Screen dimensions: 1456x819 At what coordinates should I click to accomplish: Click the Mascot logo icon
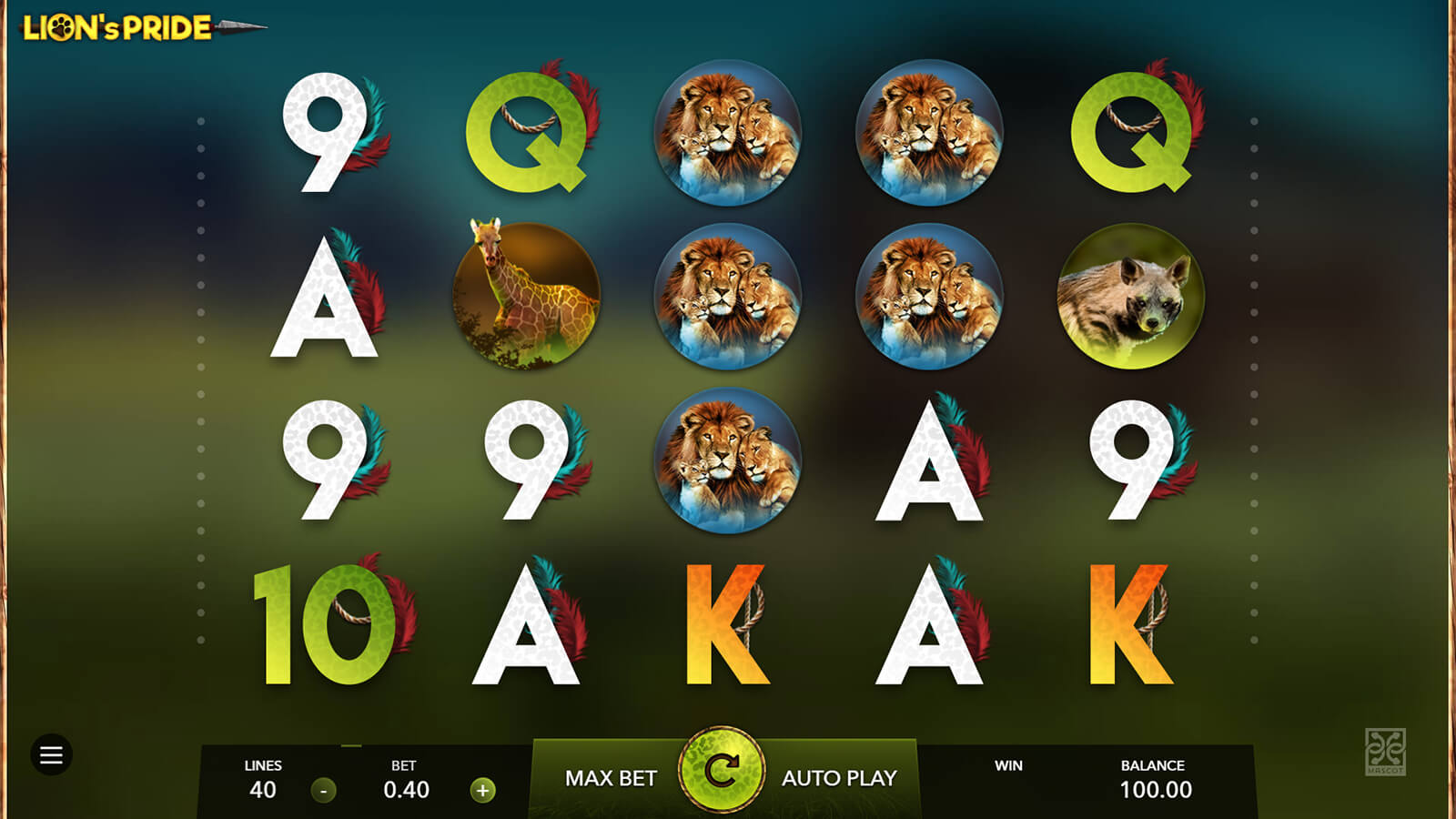[1385, 751]
